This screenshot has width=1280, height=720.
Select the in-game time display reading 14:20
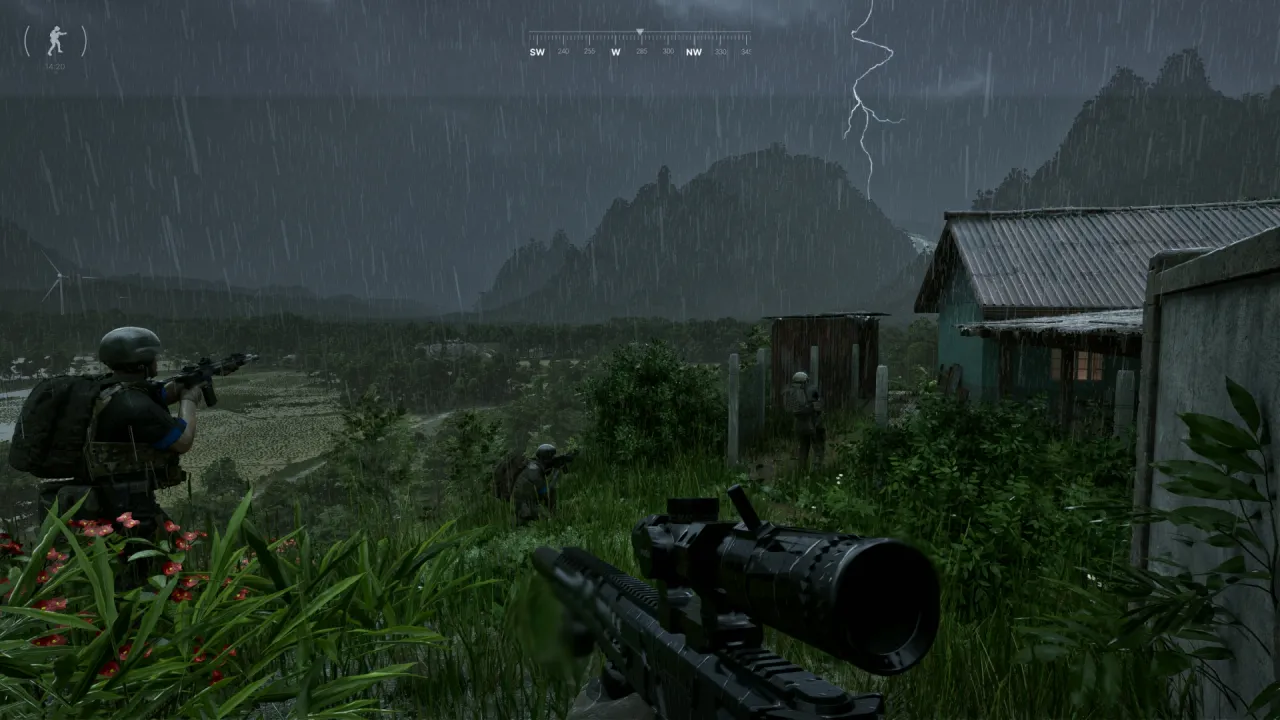tap(55, 65)
